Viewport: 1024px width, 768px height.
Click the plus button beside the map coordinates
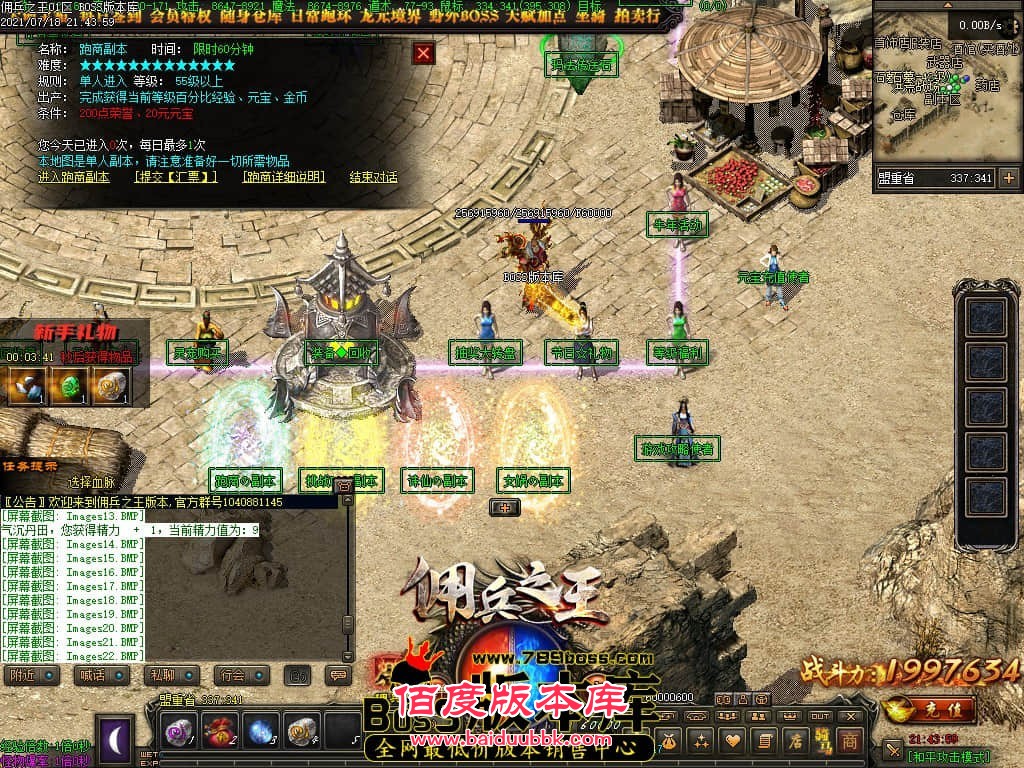[1008, 178]
